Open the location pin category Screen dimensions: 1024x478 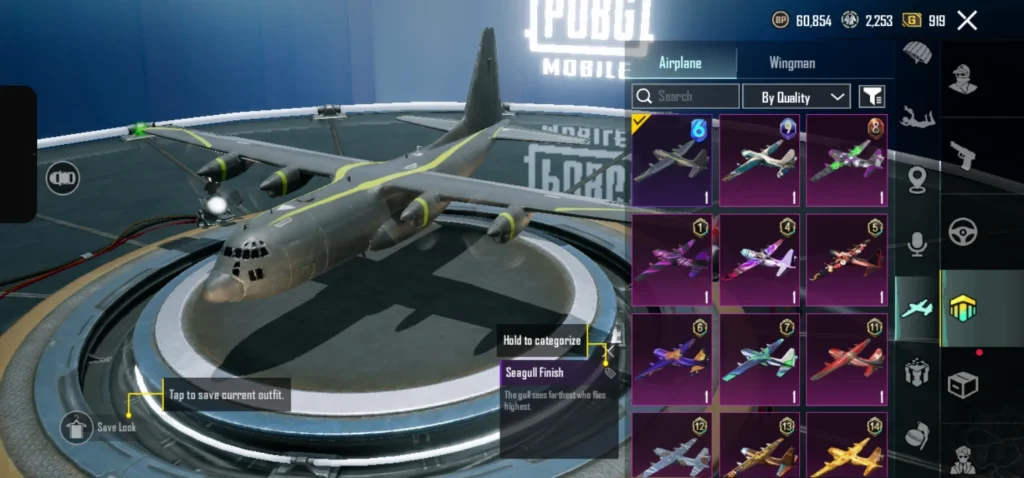click(x=917, y=180)
